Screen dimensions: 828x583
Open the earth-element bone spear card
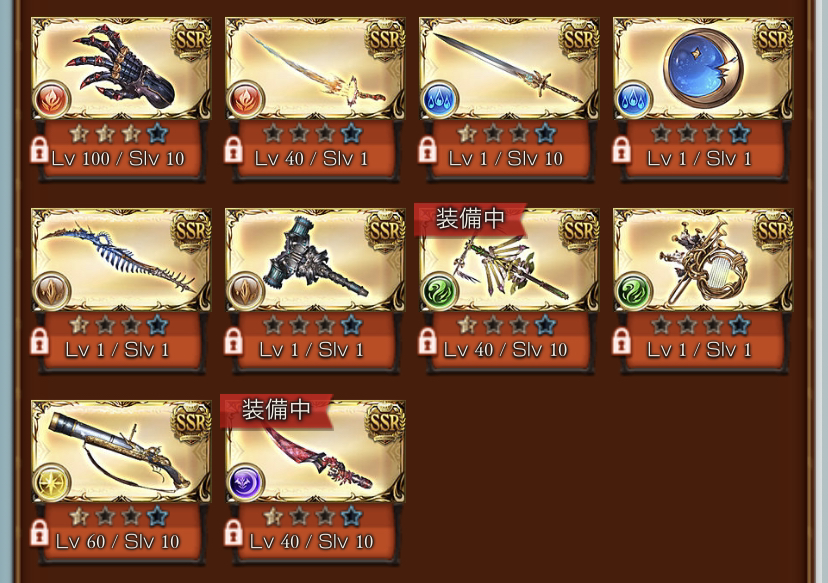tap(121, 262)
